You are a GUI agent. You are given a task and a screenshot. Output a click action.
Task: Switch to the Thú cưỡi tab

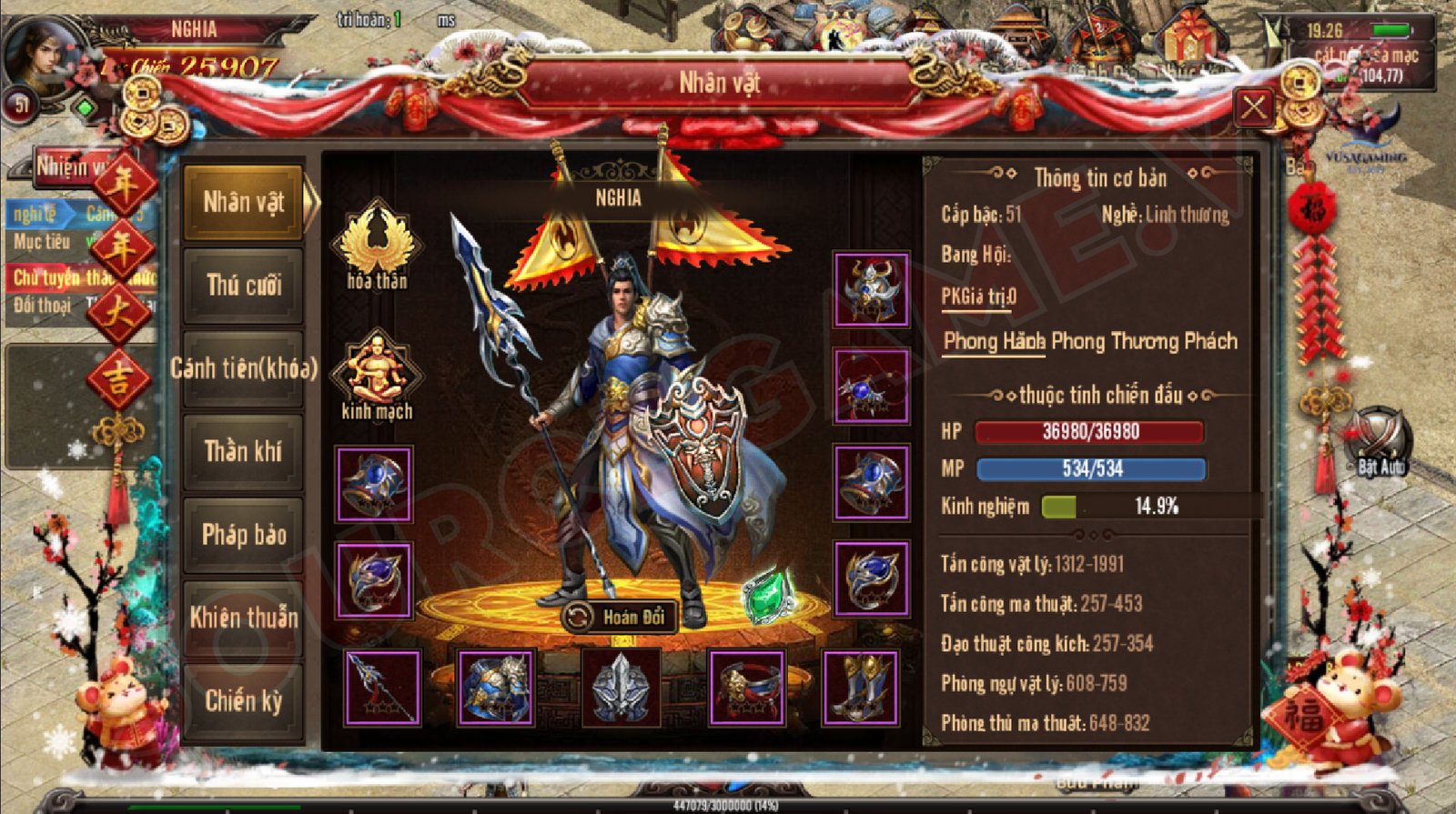click(x=243, y=286)
